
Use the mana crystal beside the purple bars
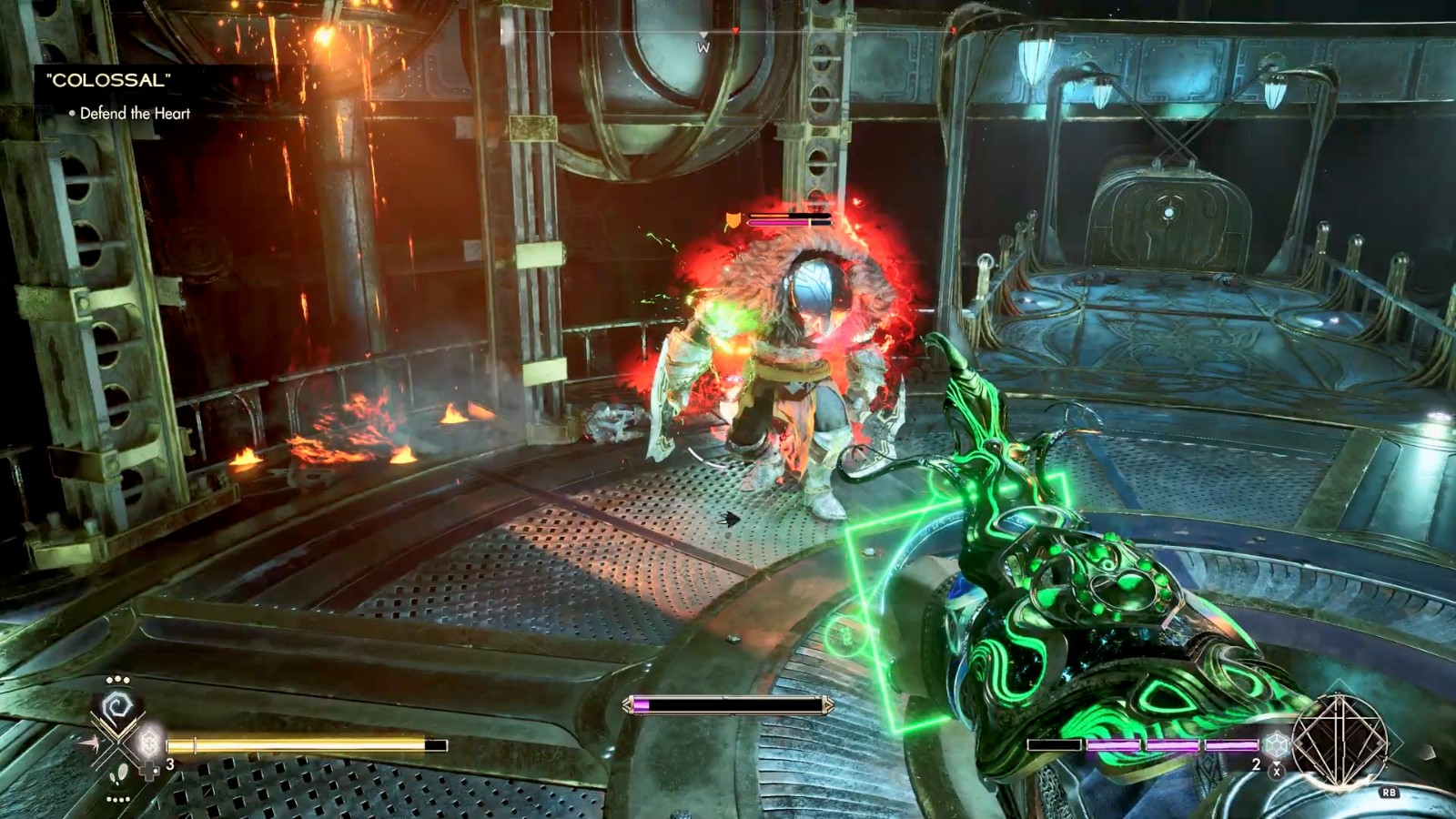[1276, 744]
